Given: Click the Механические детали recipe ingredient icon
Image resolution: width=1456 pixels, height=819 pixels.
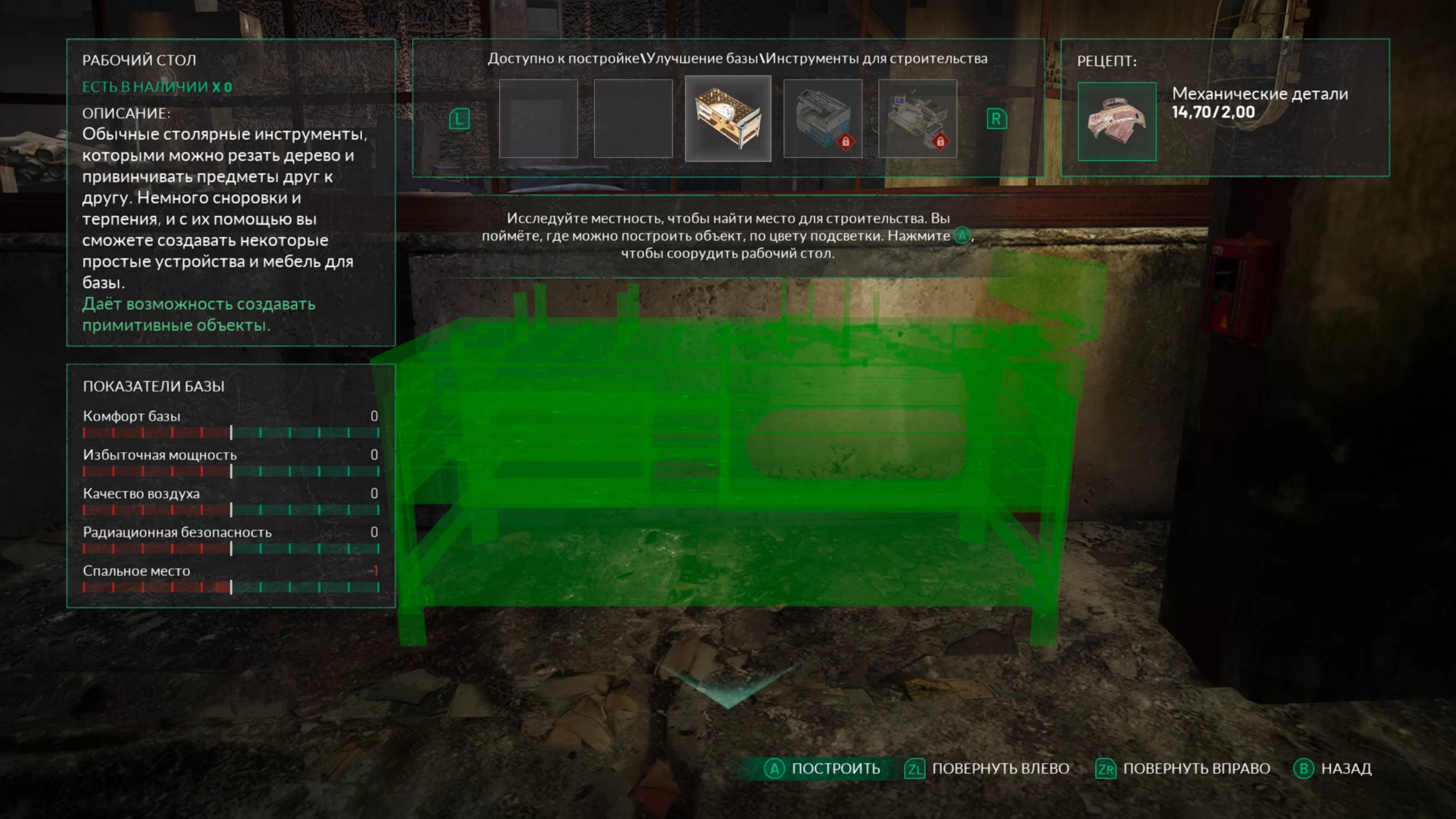Looking at the screenshot, I should coord(1117,122).
